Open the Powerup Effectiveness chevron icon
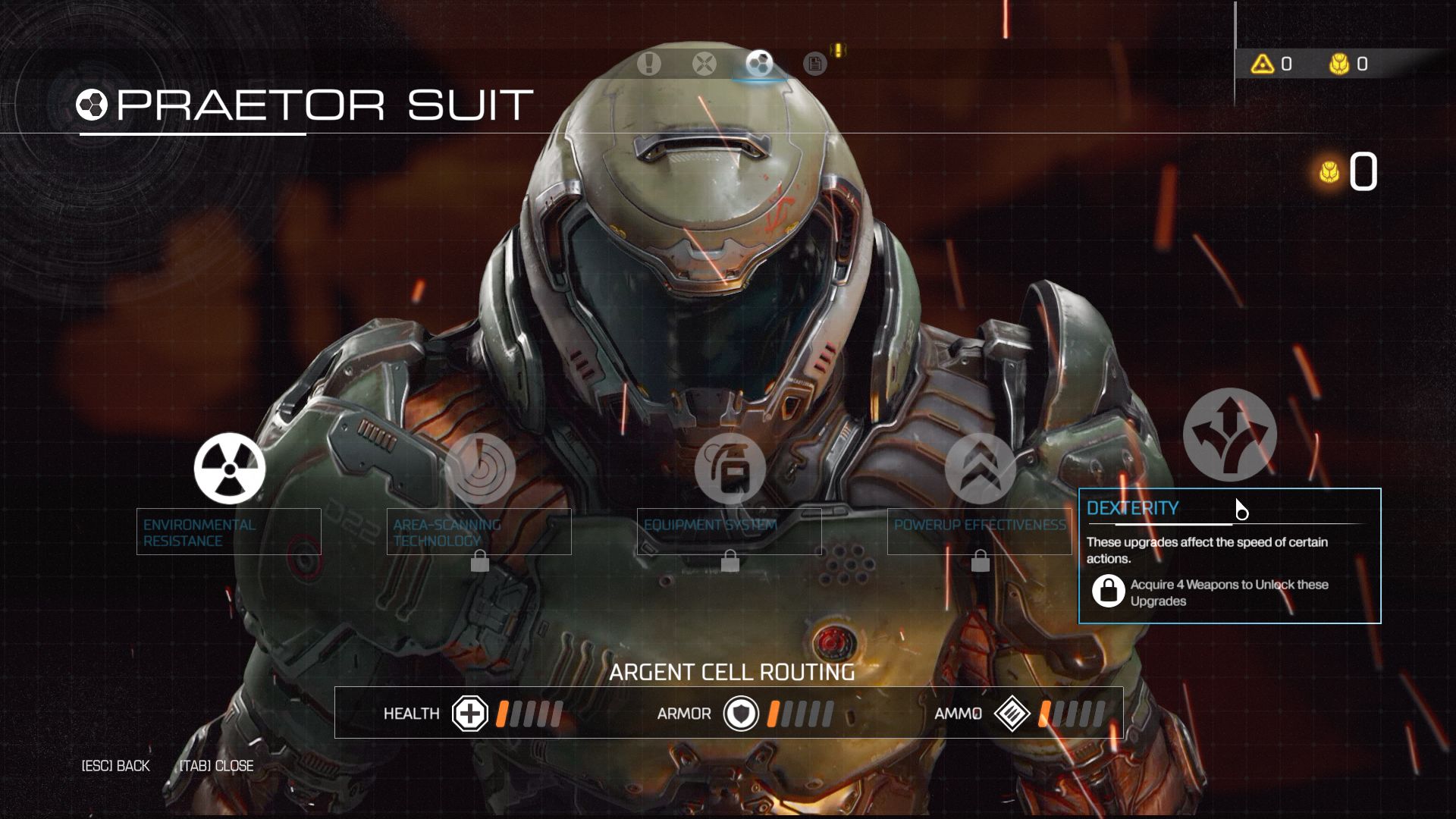This screenshot has height=819, width=1456. (981, 470)
